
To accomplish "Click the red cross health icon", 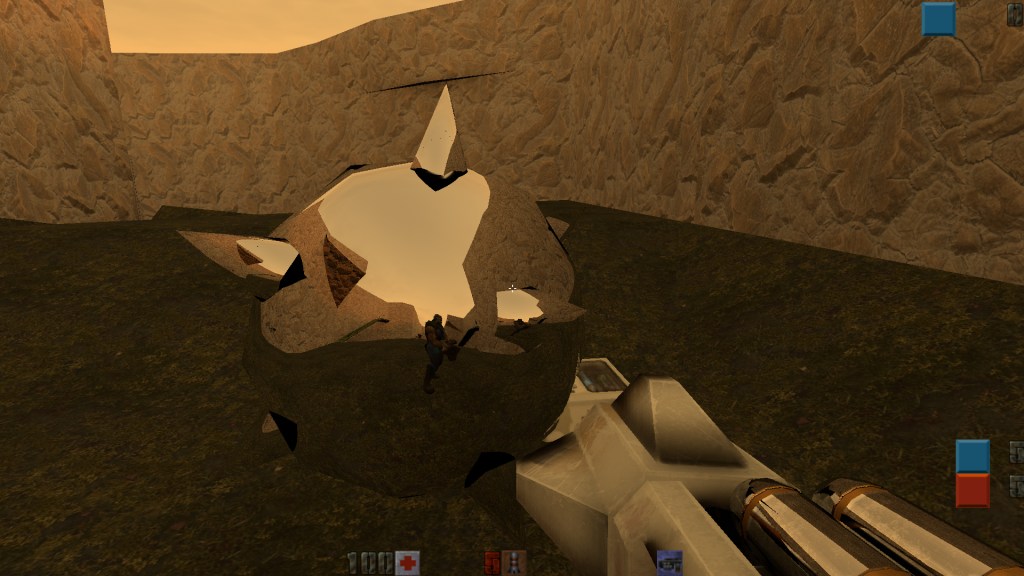I will [x=407, y=563].
